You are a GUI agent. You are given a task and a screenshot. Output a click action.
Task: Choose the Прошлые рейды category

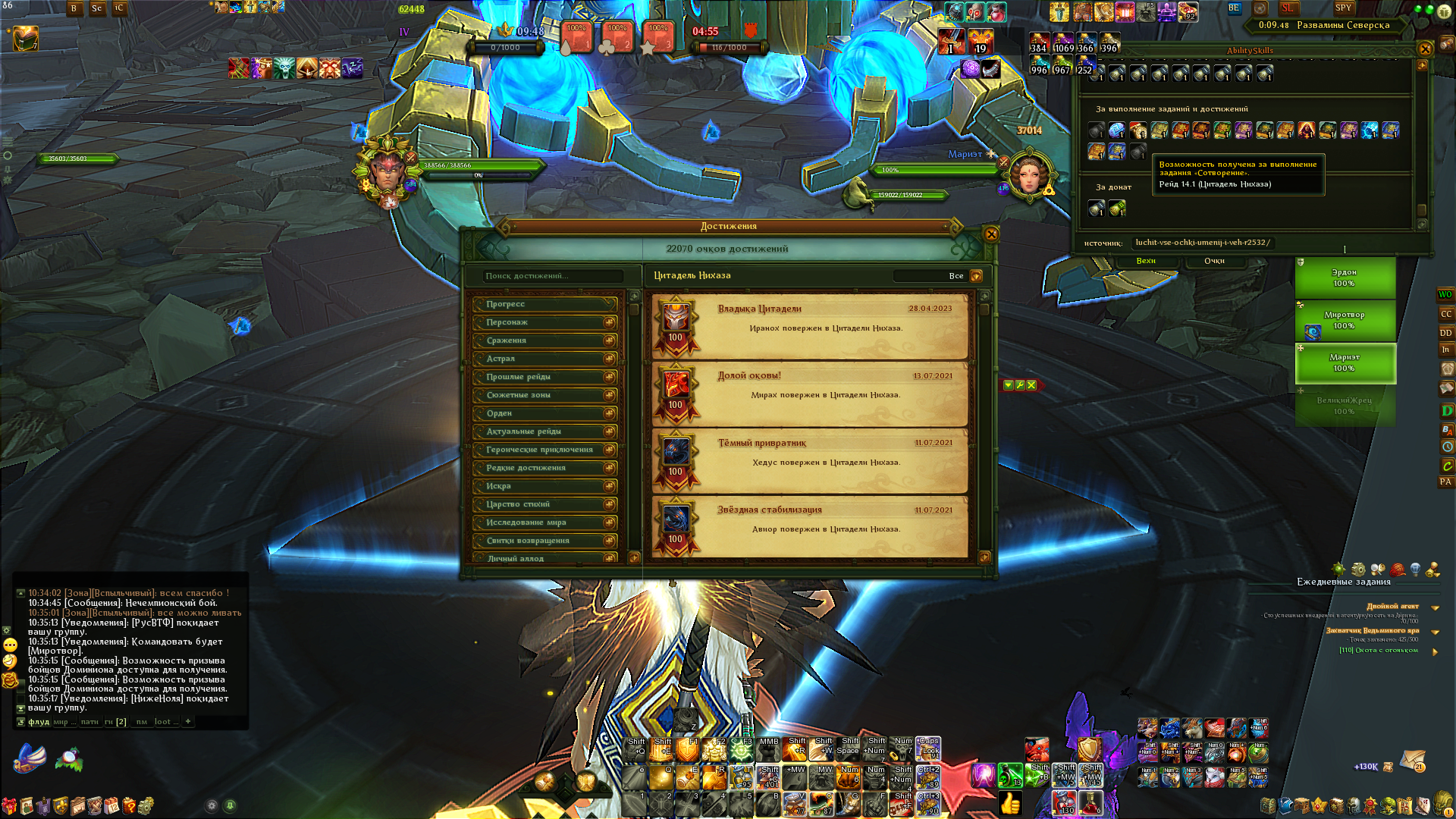[x=544, y=377]
